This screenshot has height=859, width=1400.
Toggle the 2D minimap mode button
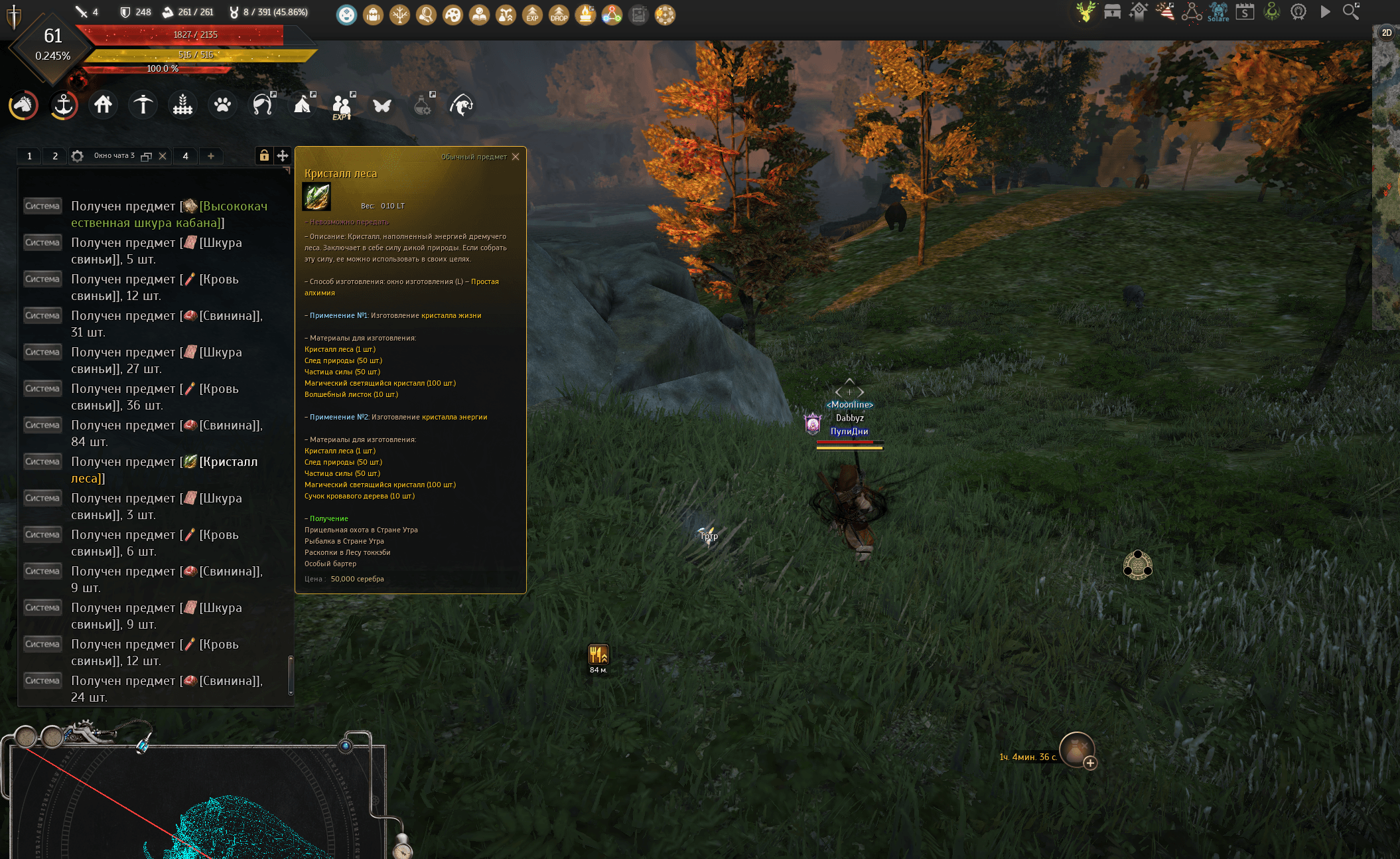(1386, 33)
